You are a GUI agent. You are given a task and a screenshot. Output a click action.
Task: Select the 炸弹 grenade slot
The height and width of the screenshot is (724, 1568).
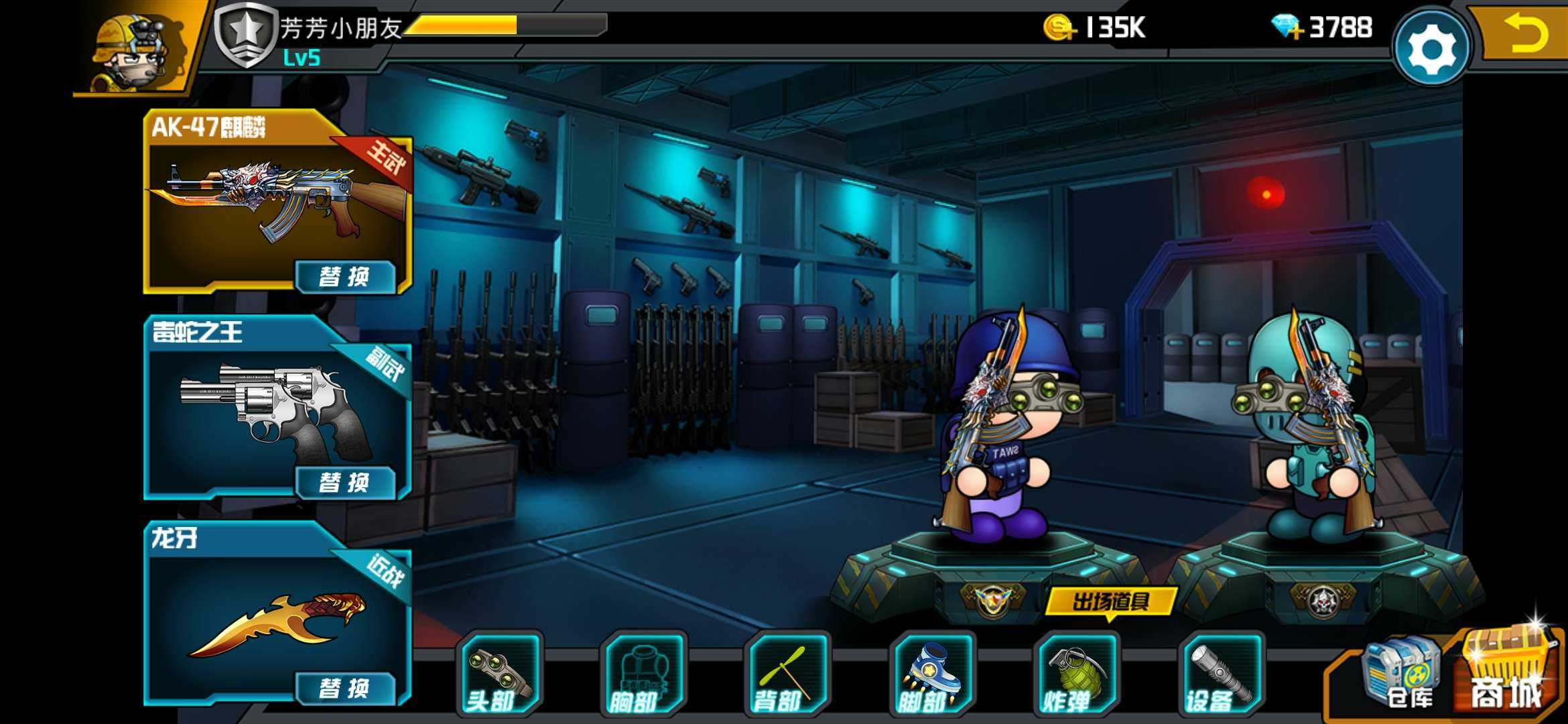pyautogui.click(x=1076, y=675)
